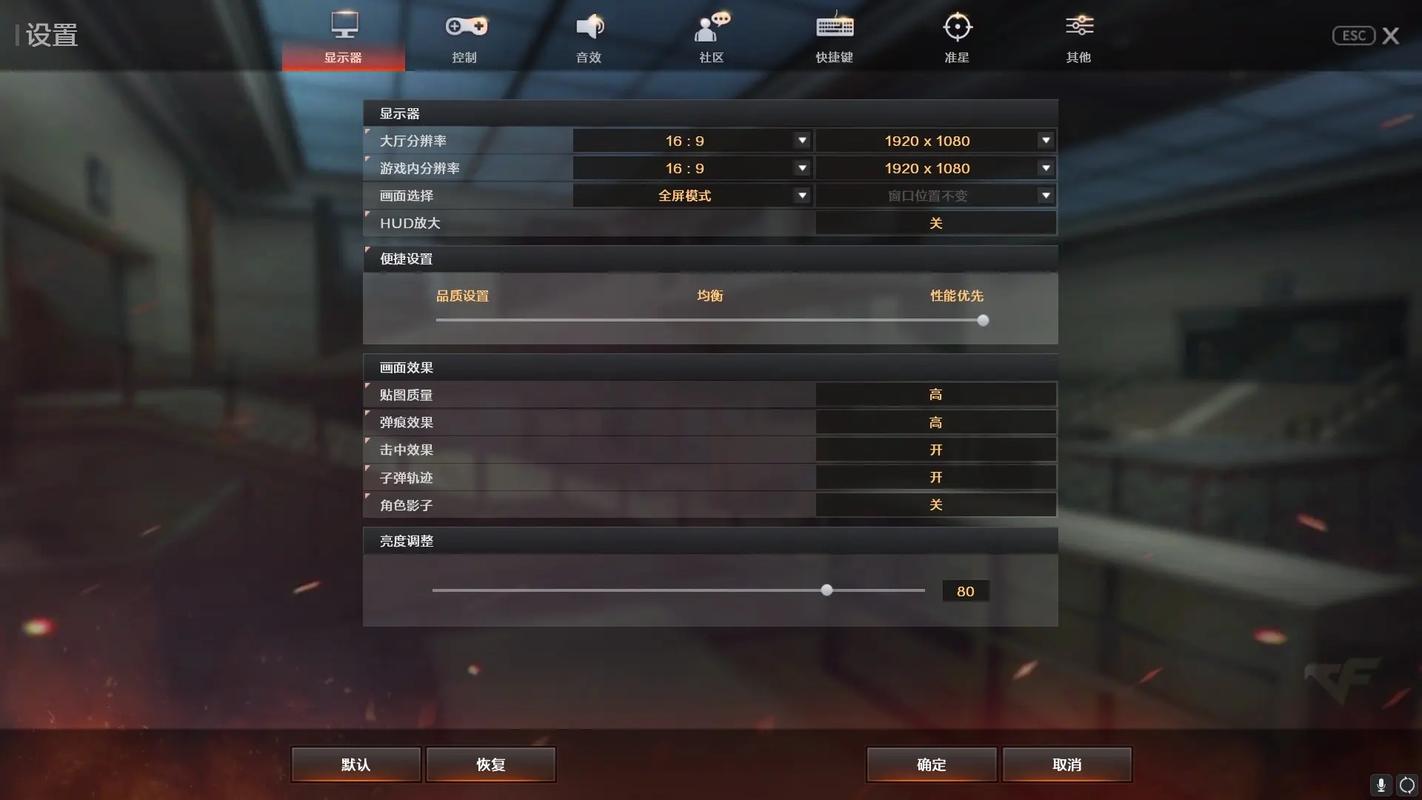Toggle HUD放大 from 关 to 开
This screenshot has height=800, width=1422.
tap(936, 222)
